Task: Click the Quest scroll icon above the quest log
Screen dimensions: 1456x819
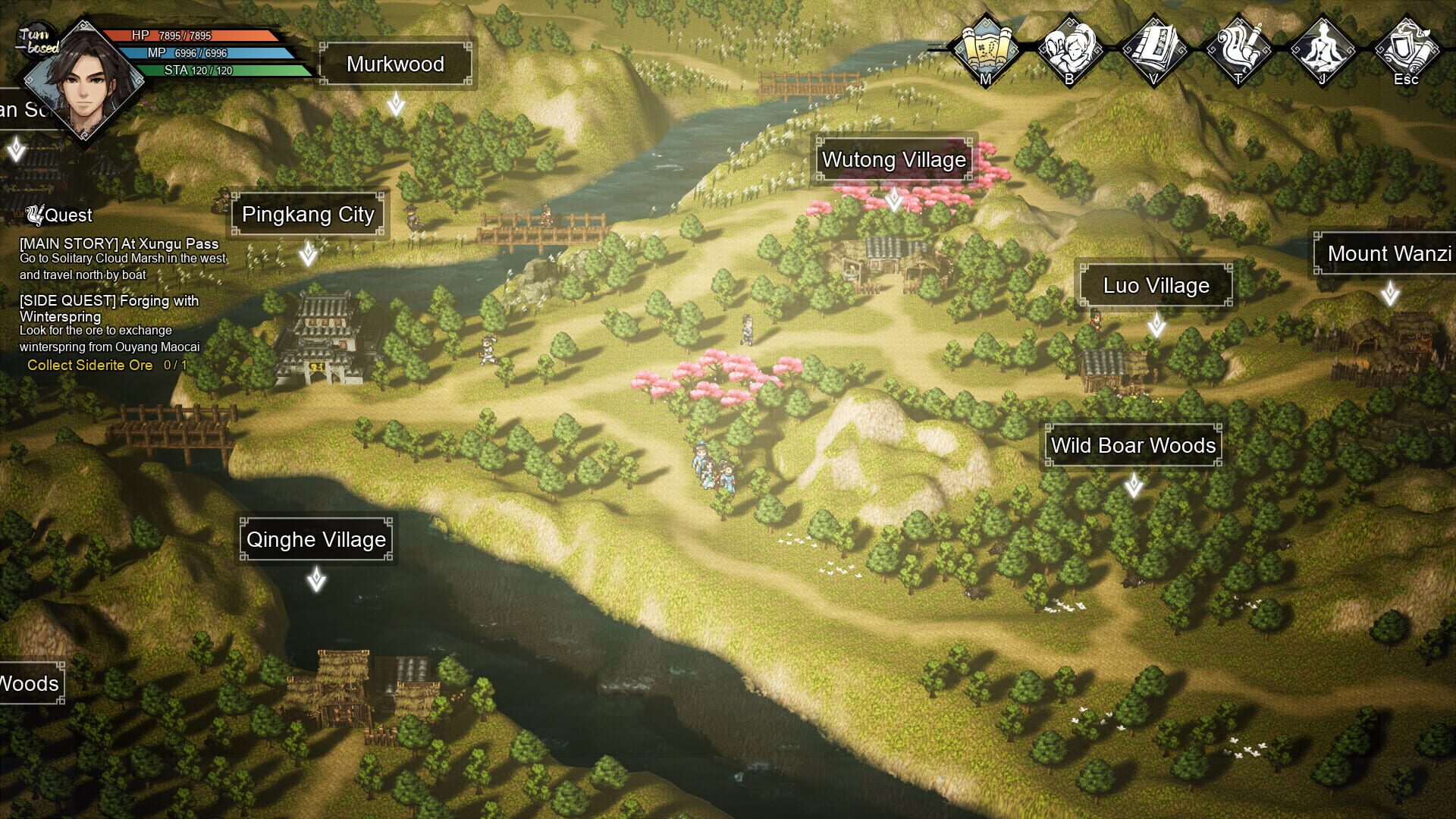Action: 33,215
